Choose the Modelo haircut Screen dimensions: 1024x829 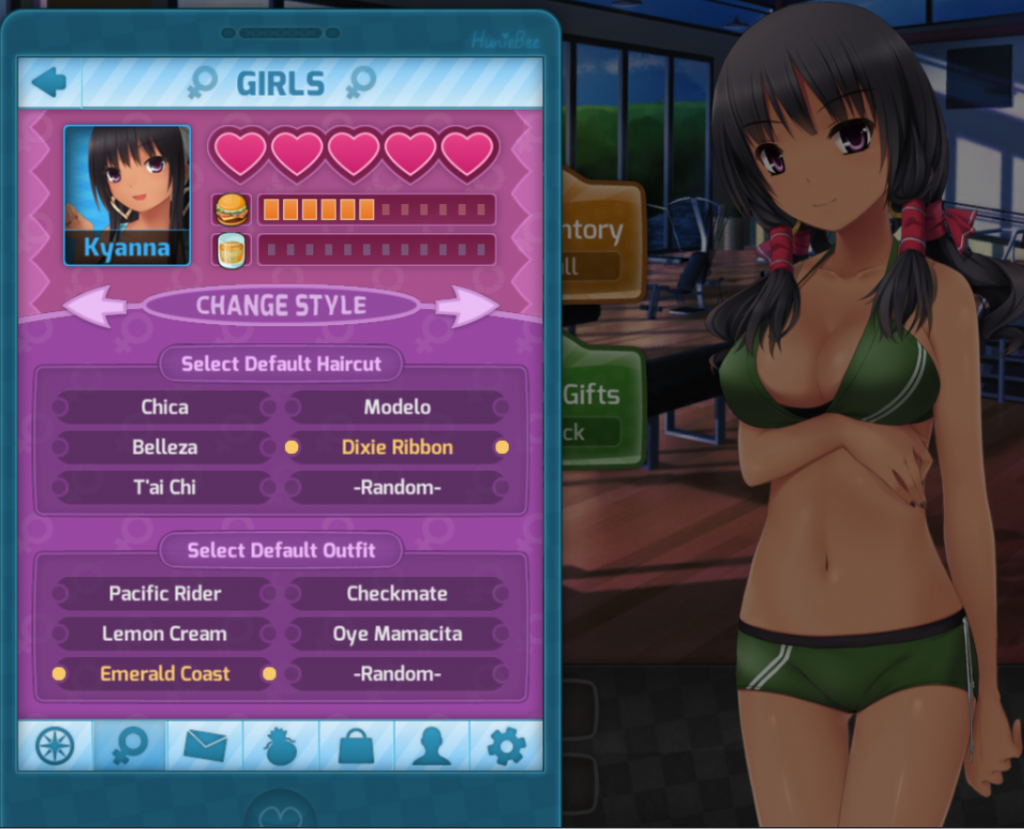[x=397, y=407]
